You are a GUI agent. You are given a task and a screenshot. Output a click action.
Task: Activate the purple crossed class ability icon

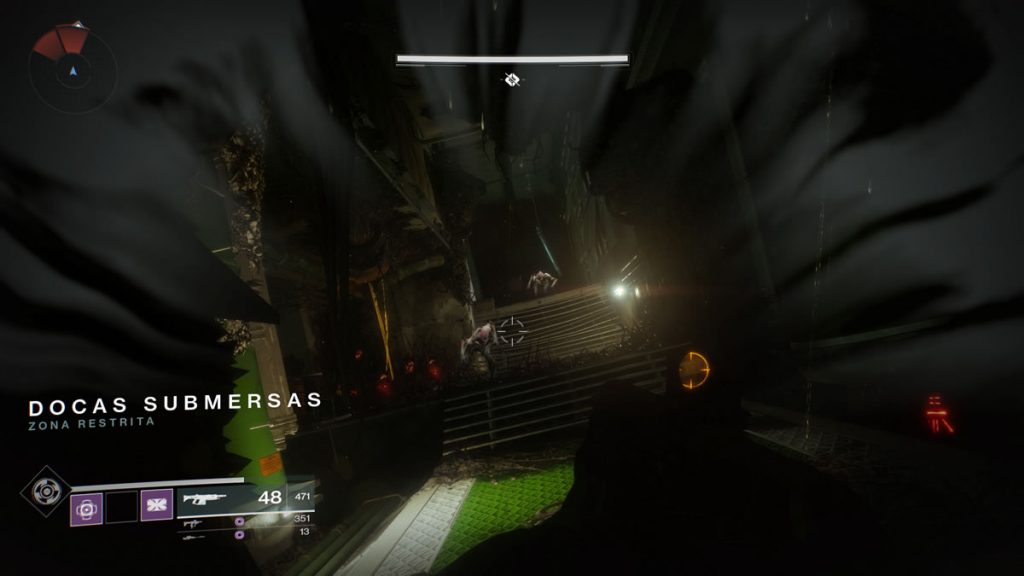coord(157,506)
